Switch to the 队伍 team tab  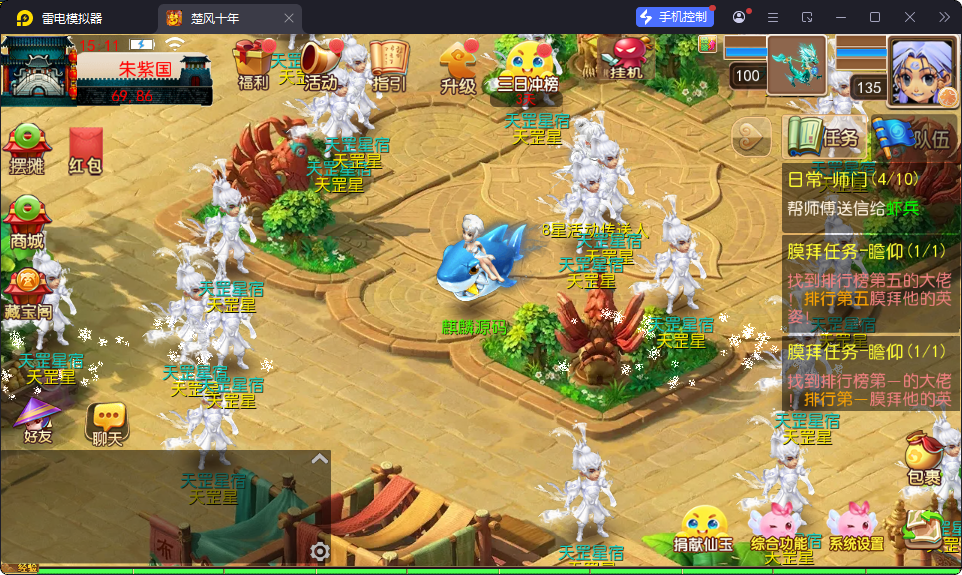tap(912, 137)
